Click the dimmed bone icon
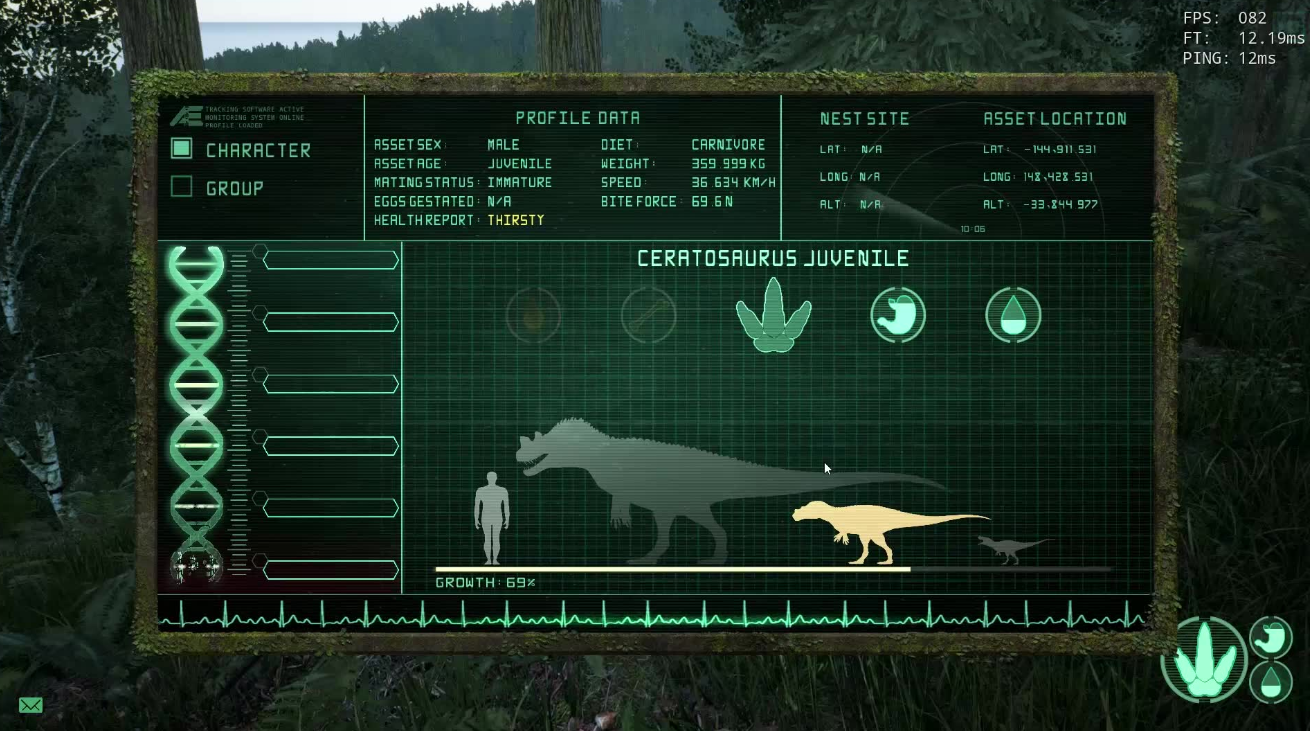 tap(648, 316)
